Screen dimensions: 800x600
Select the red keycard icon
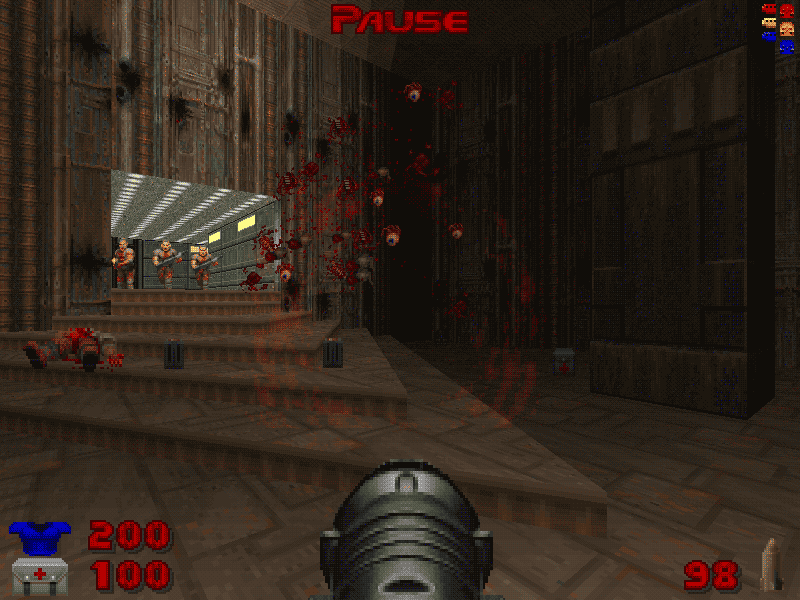pos(768,9)
